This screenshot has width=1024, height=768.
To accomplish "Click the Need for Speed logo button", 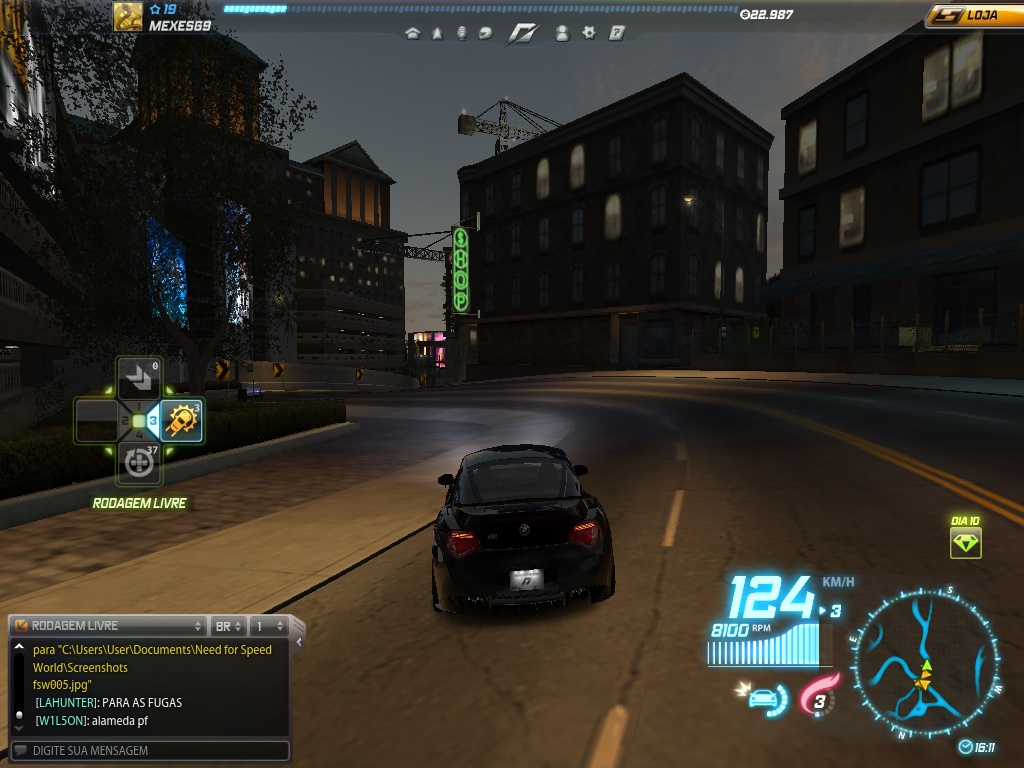I will (x=522, y=33).
